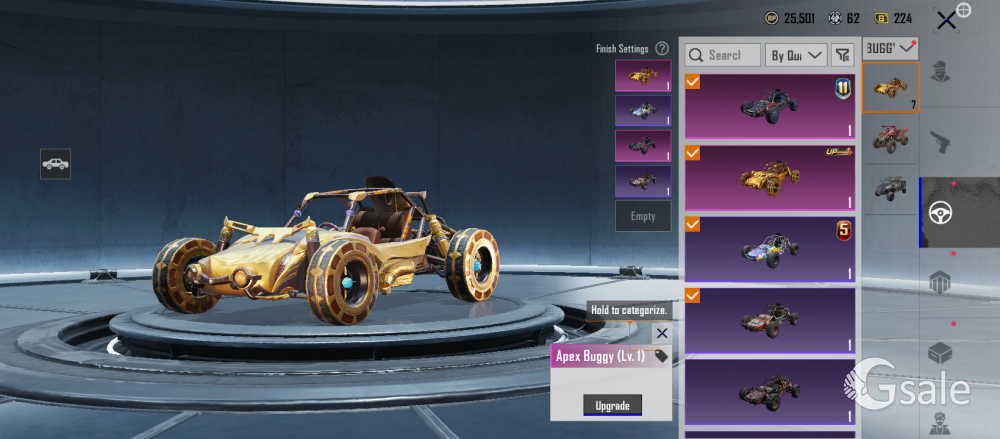This screenshot has width=1000, height=439.
Task: Open the steering wheel vehicles tab
Action: coord(940,213)
